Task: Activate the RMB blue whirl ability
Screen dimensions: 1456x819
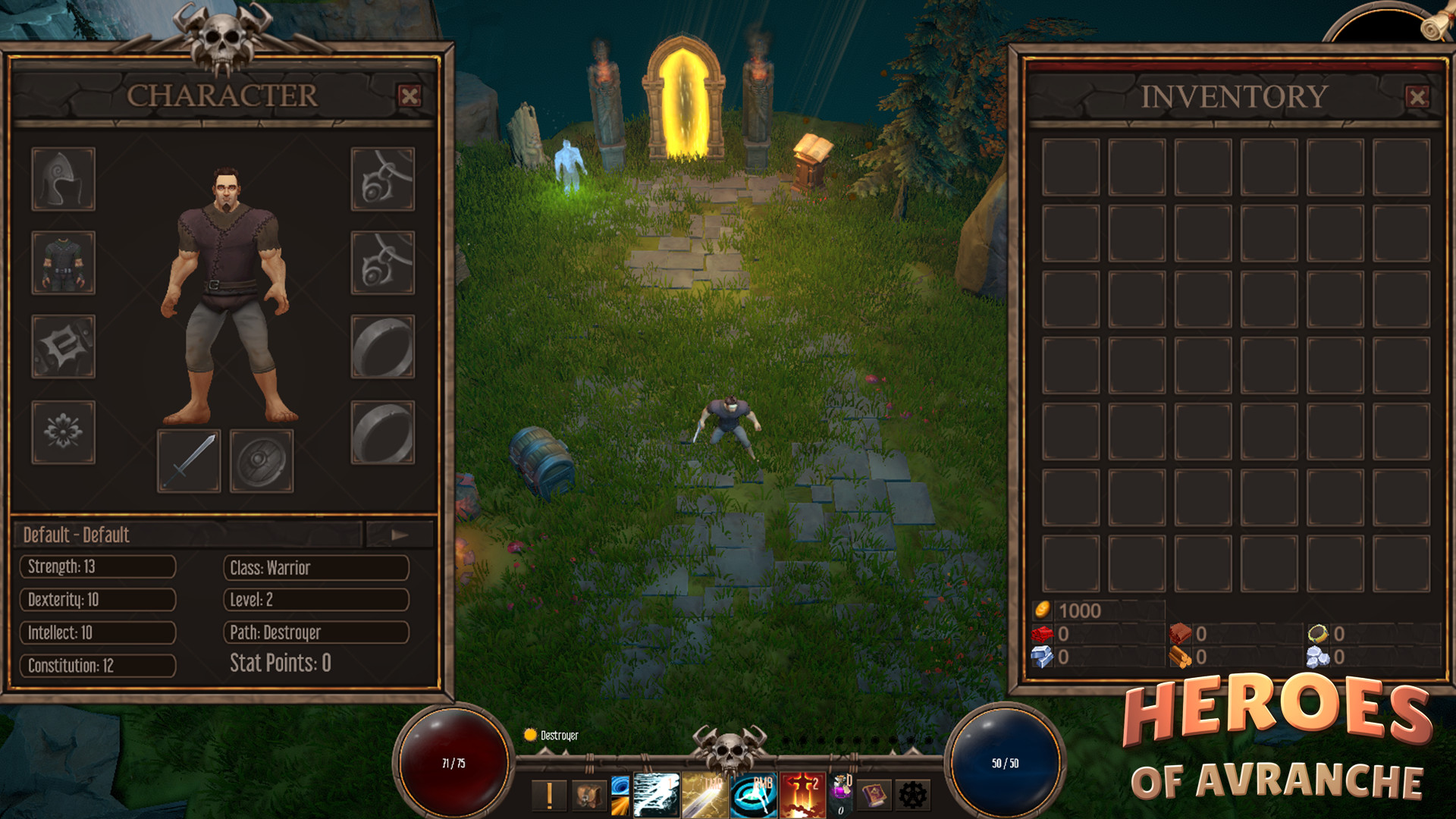Action: pyautogui.click(x=752, y=792)
